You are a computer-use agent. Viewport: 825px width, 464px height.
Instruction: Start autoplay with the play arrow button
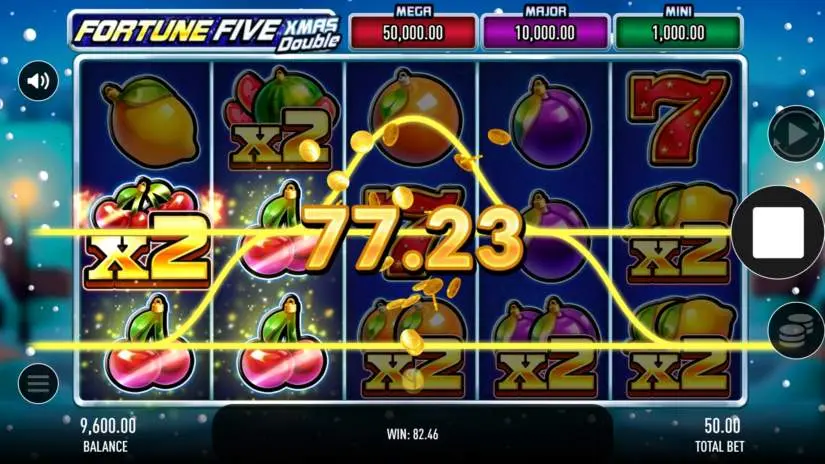(x=794, y=133)
